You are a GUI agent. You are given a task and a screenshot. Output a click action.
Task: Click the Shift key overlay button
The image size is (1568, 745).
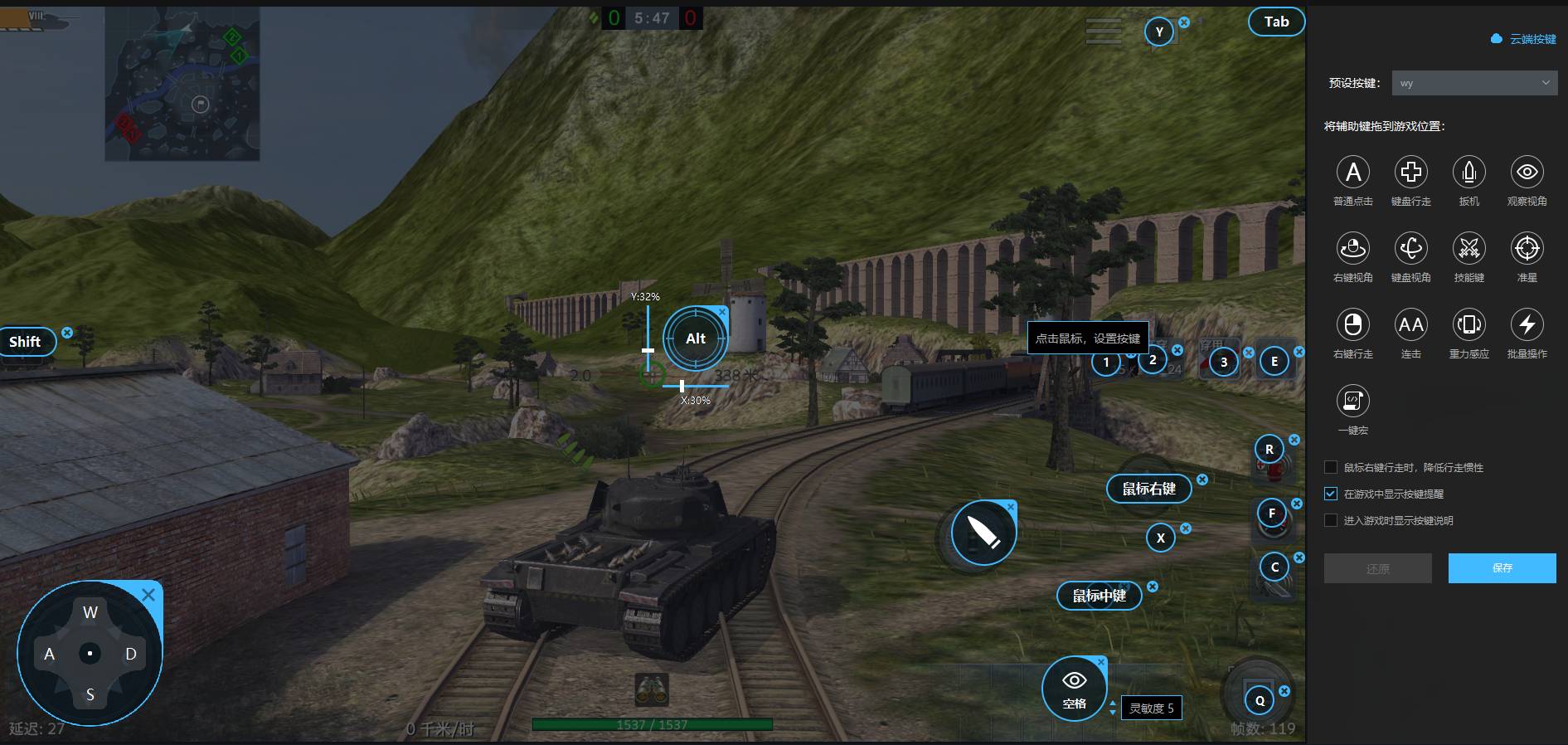[25, 342]
